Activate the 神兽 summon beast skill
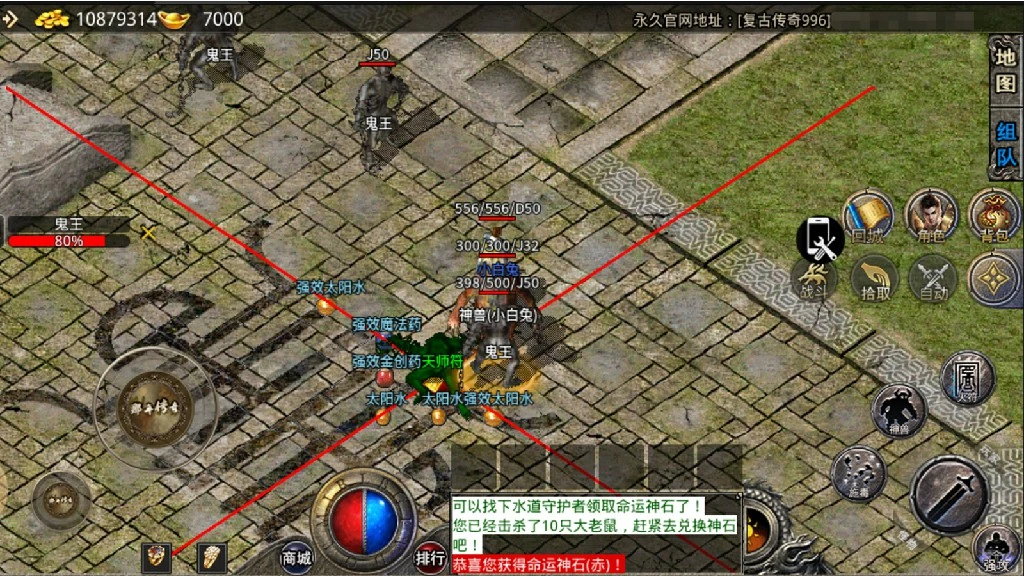The image size is (1024, 576). point(898,412)
